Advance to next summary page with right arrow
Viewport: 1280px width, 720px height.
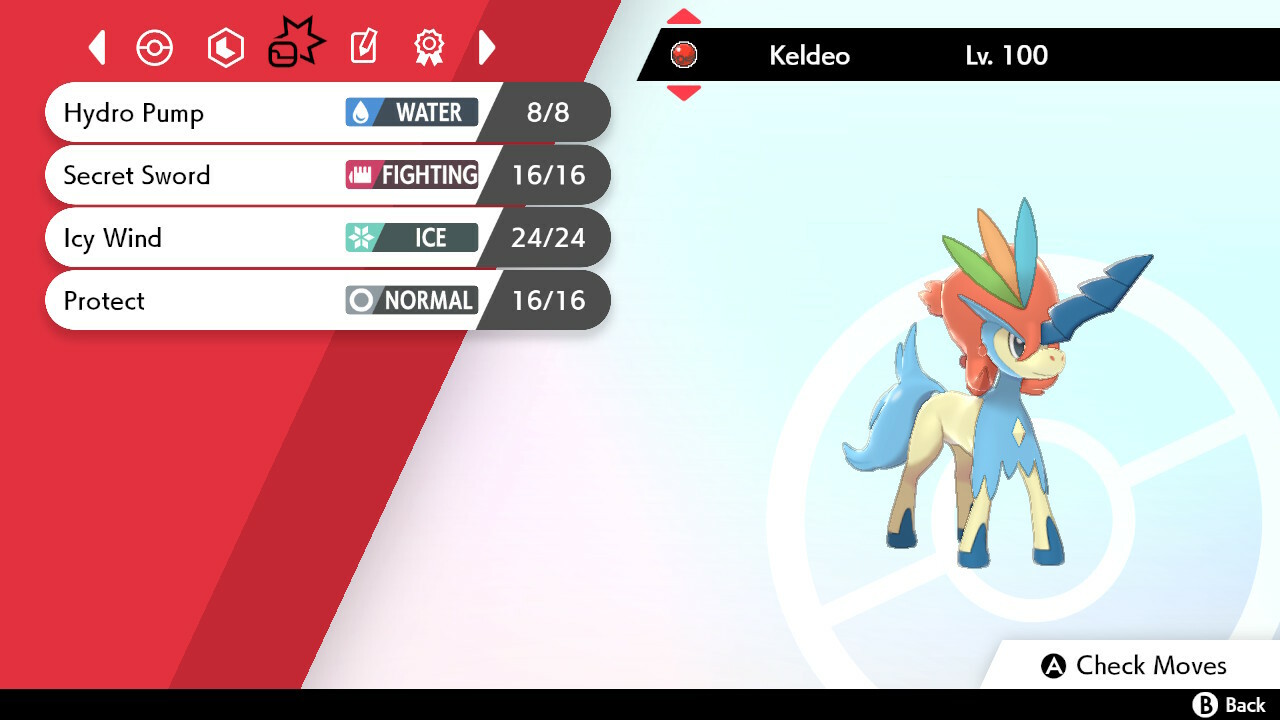coord(487,47)
